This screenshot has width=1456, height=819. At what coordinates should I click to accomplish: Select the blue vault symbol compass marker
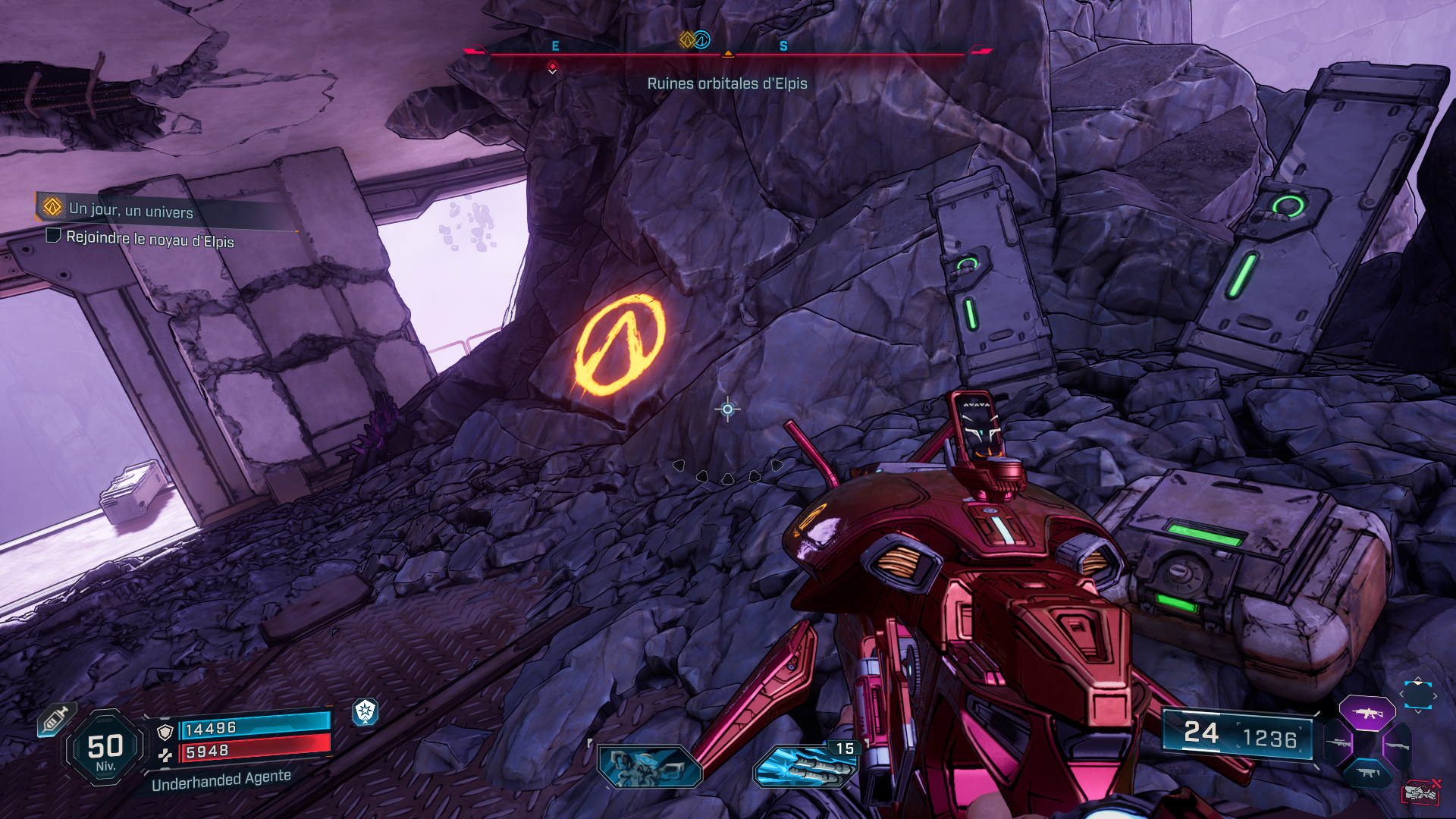(x=702, y=39)
